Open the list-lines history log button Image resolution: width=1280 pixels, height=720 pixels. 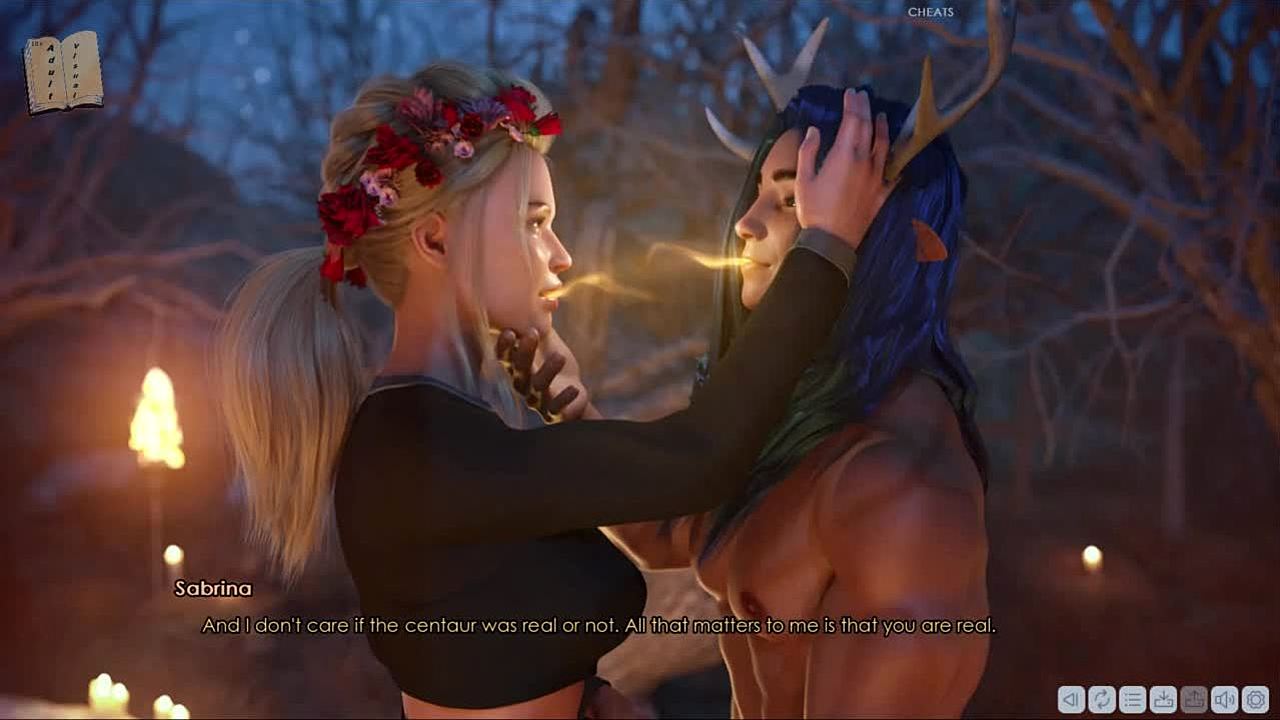click(x=1133, y=699)
